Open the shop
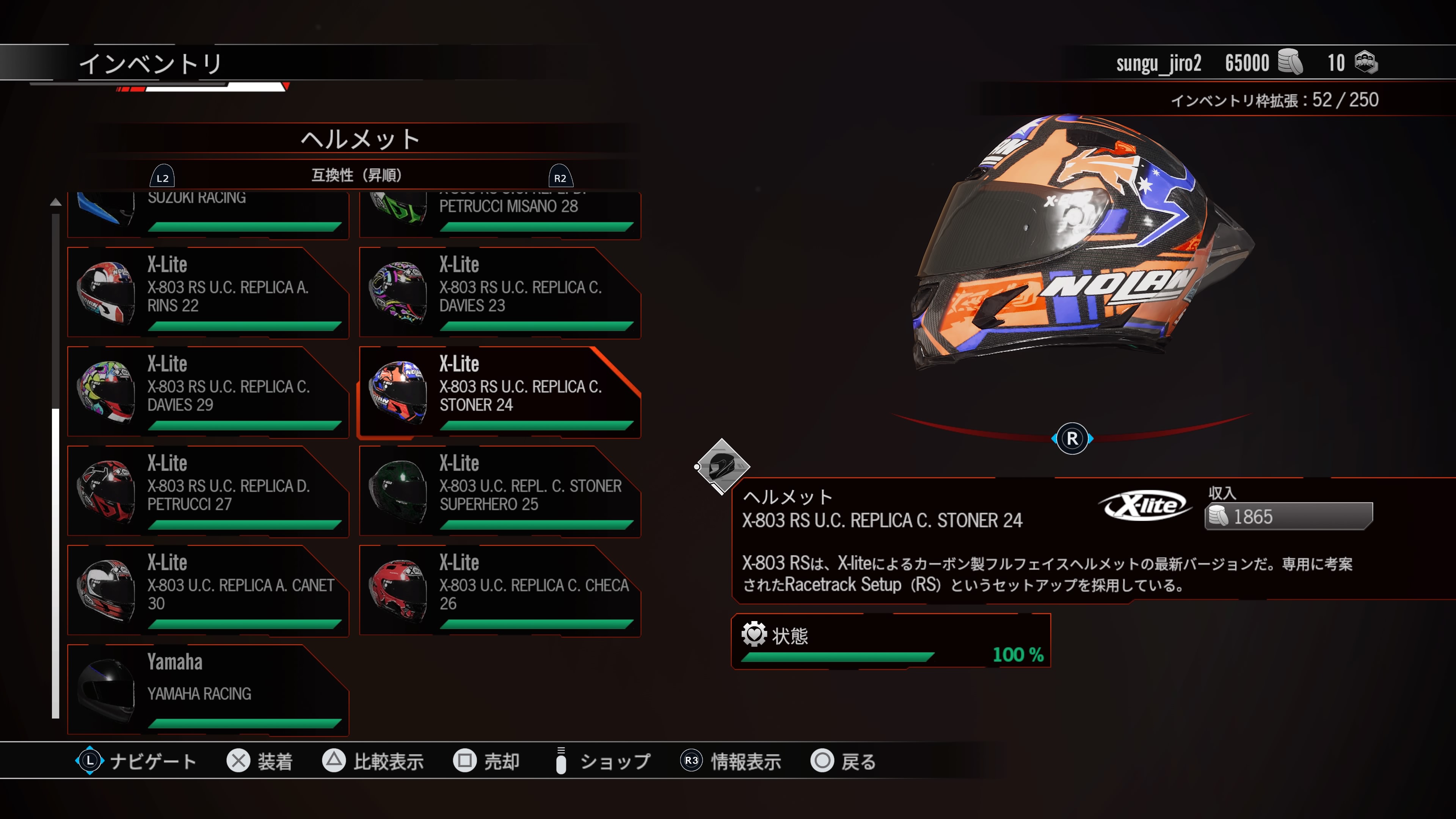 [603, 761]
